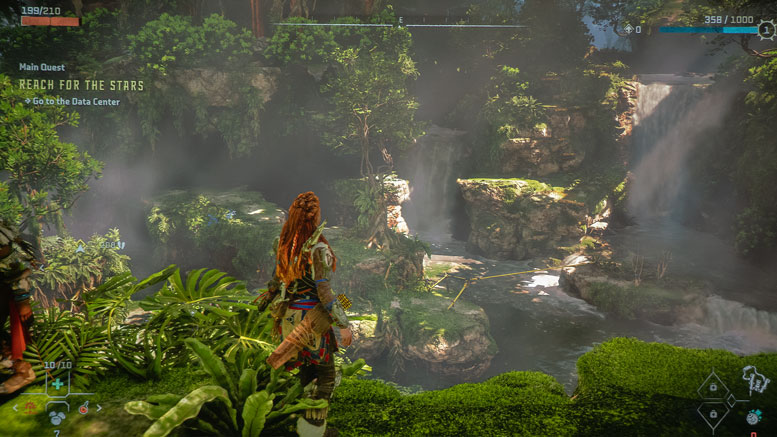Cycle the tool selector with the right arrow
This screenshot has height=437, width=777.
point(99,408)
